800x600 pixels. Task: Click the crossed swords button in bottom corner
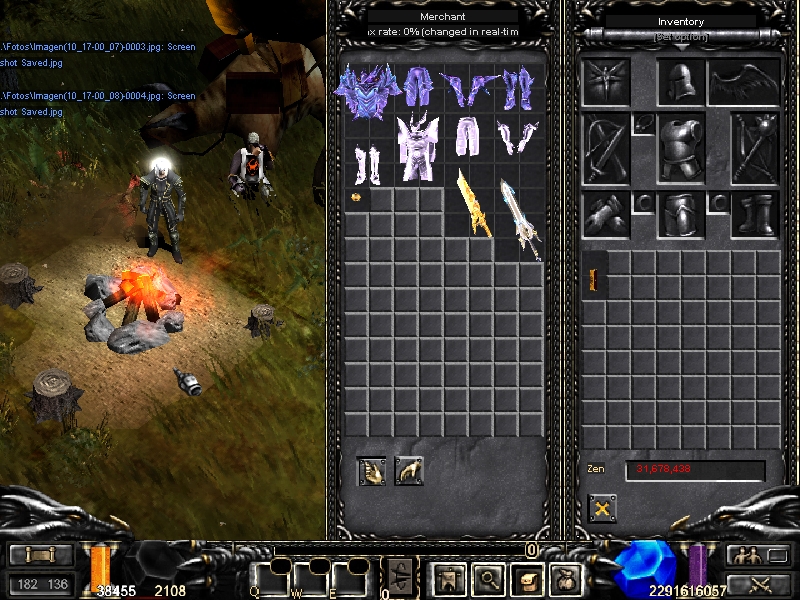(x=758, y=584)
